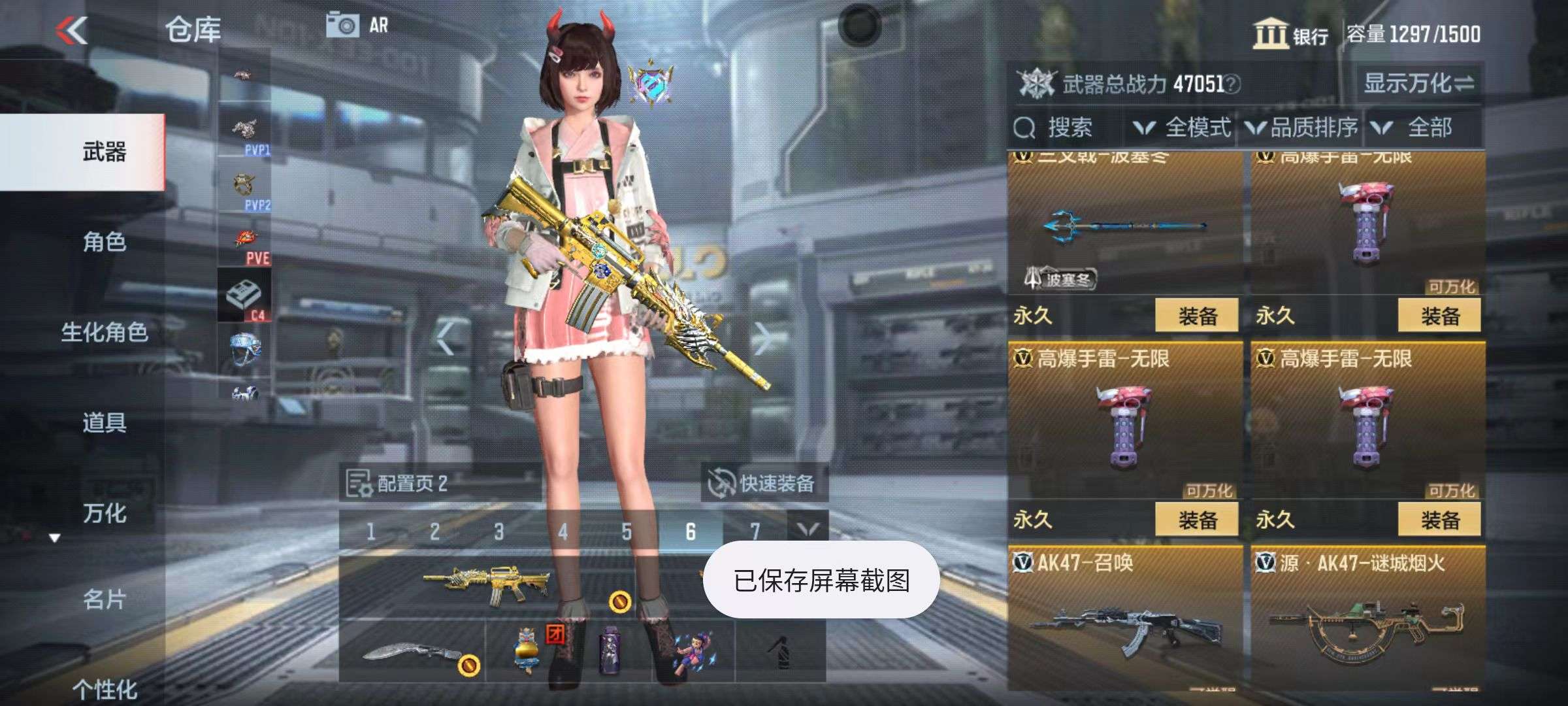Open the 品质排序 sort dropdown
Viewport: 1568px width, 706px height.
(1303, 127)
